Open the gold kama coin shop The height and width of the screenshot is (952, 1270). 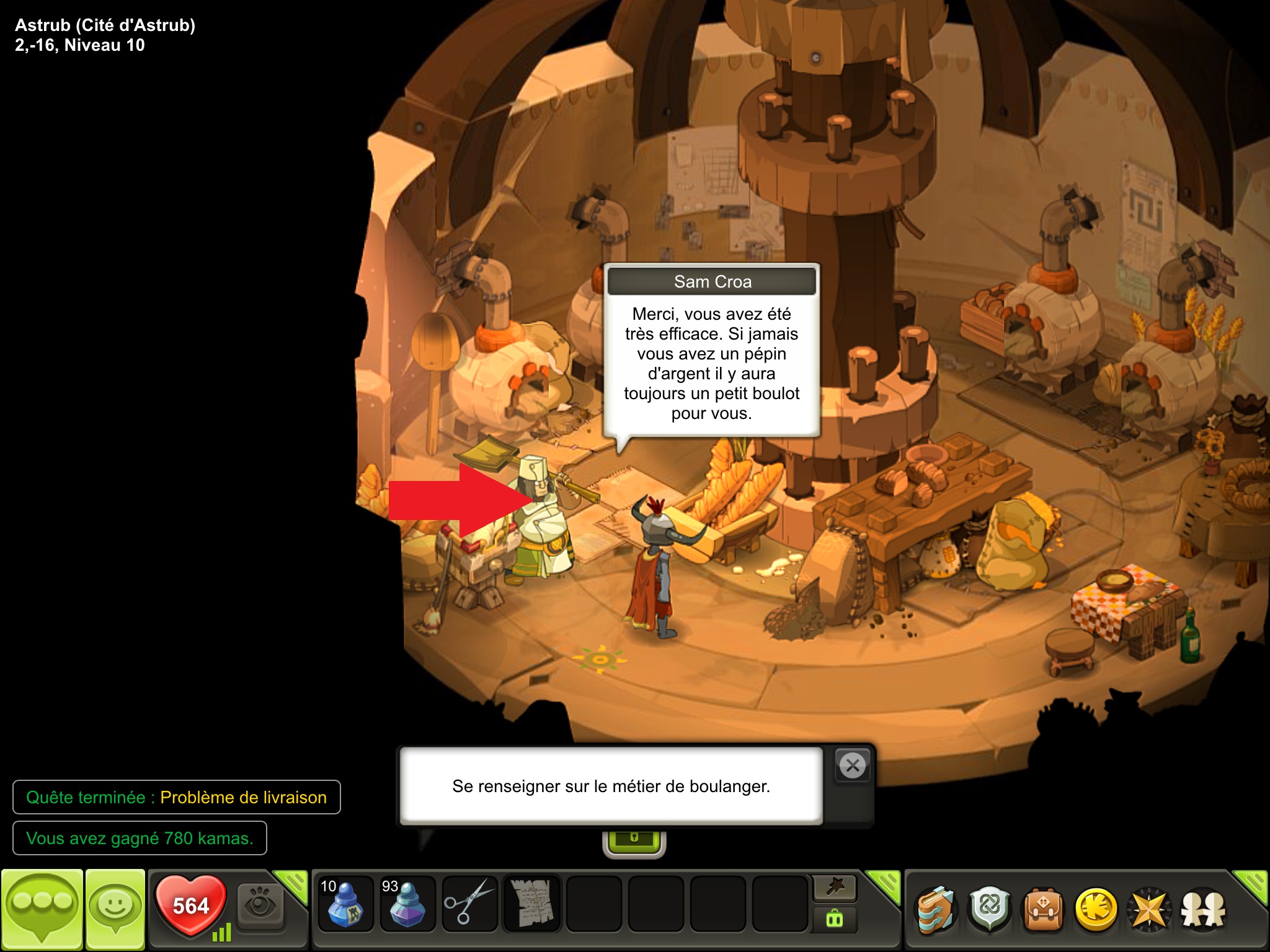[1096, 910]
